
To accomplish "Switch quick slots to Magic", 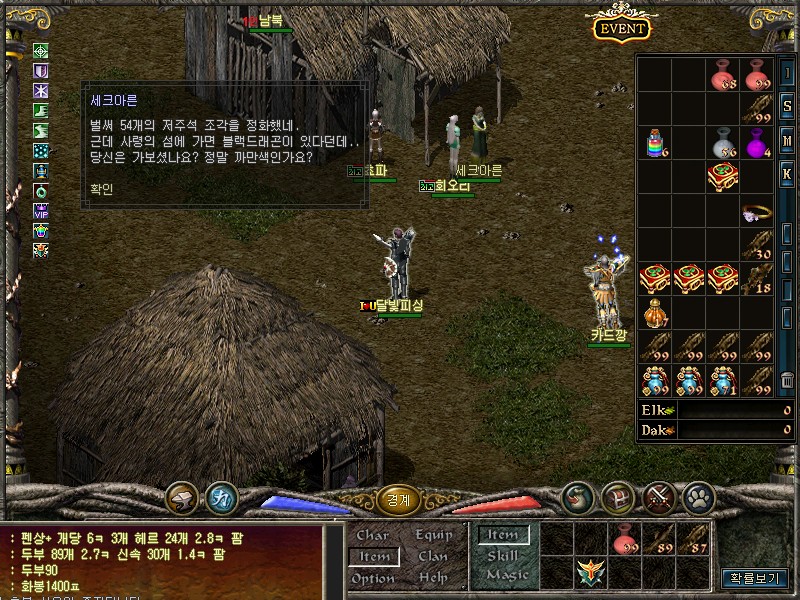I will coord(506,575).
